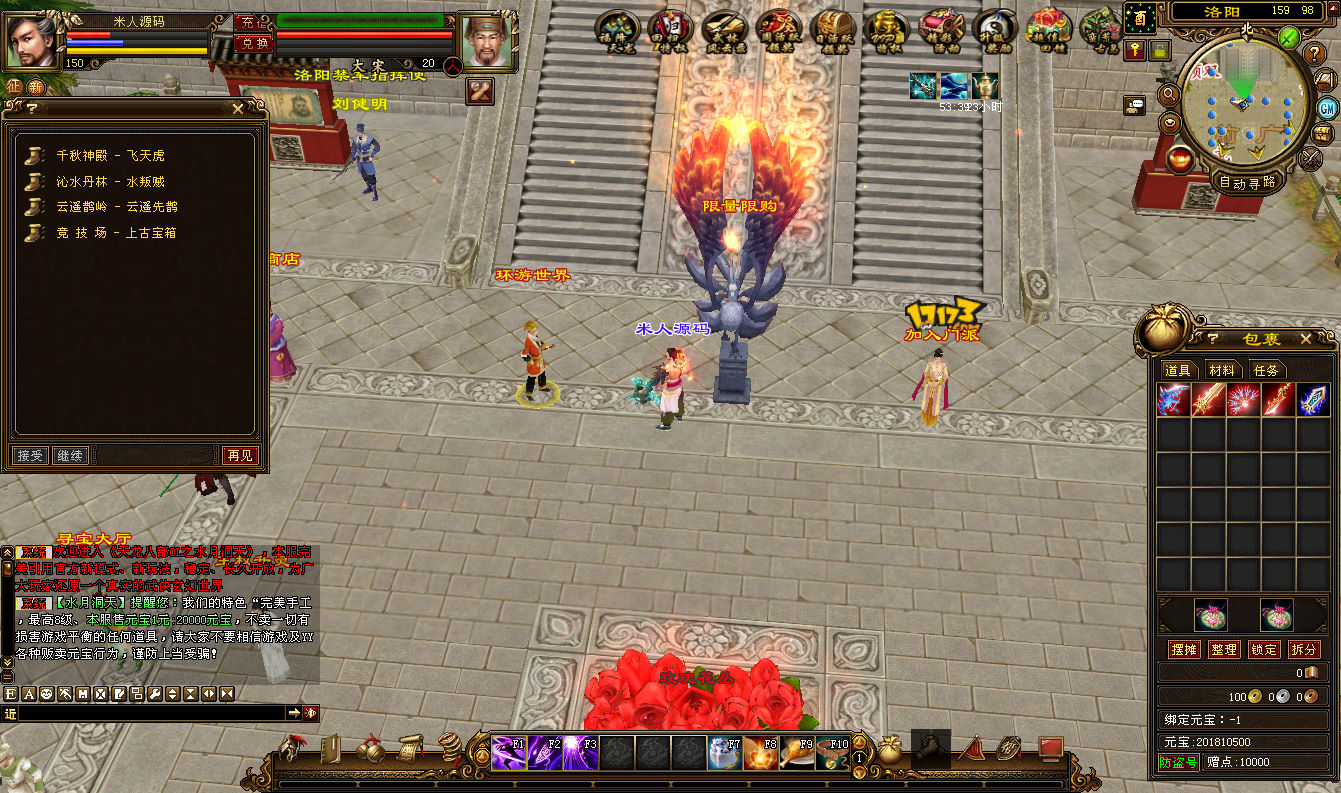Select the blue shield-shaped item in bag
The width and height of the screenshot is (1341, 793).
click(1312, 400)
